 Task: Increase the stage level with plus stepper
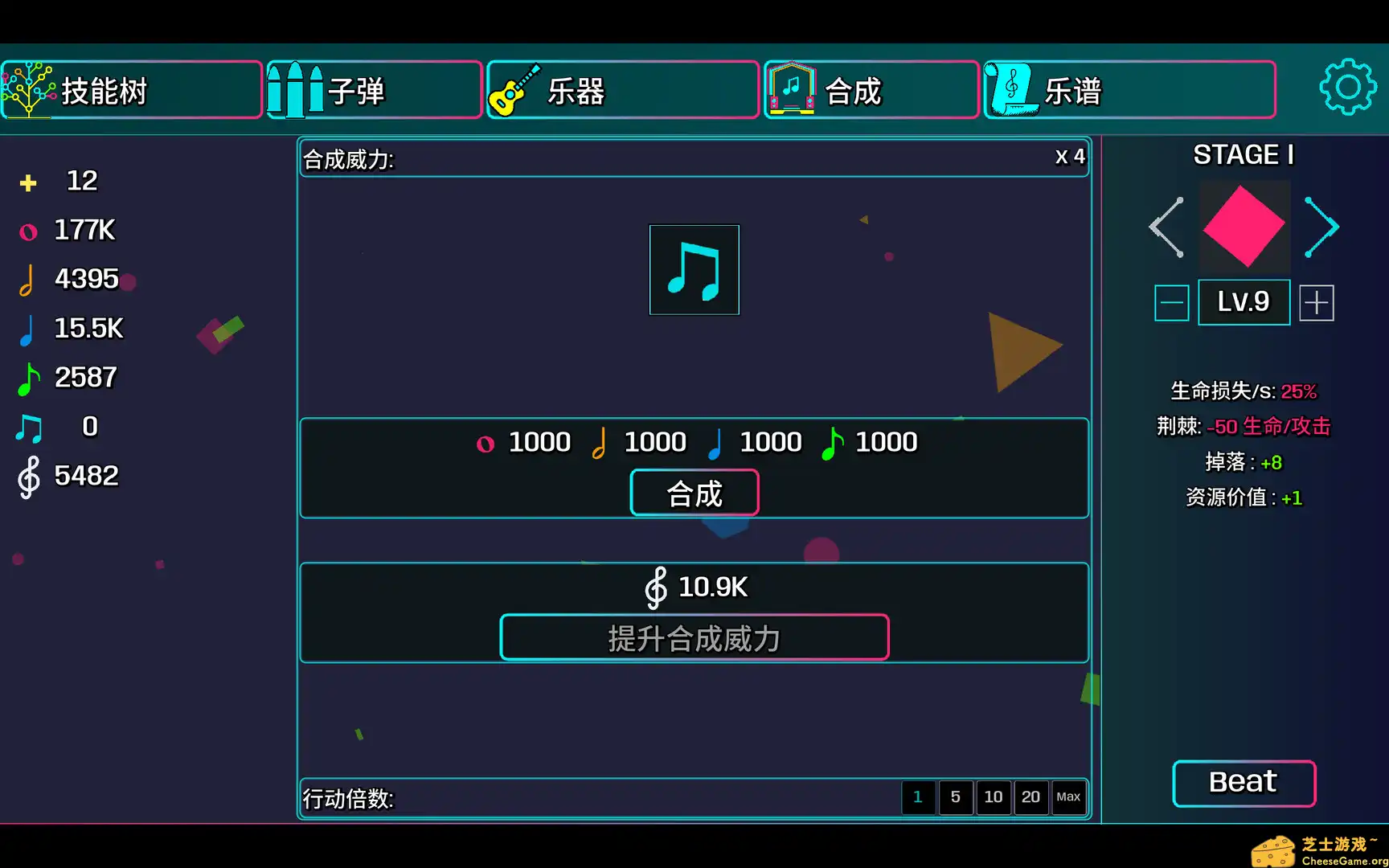pyautogui.click(x=1317, y=302)
